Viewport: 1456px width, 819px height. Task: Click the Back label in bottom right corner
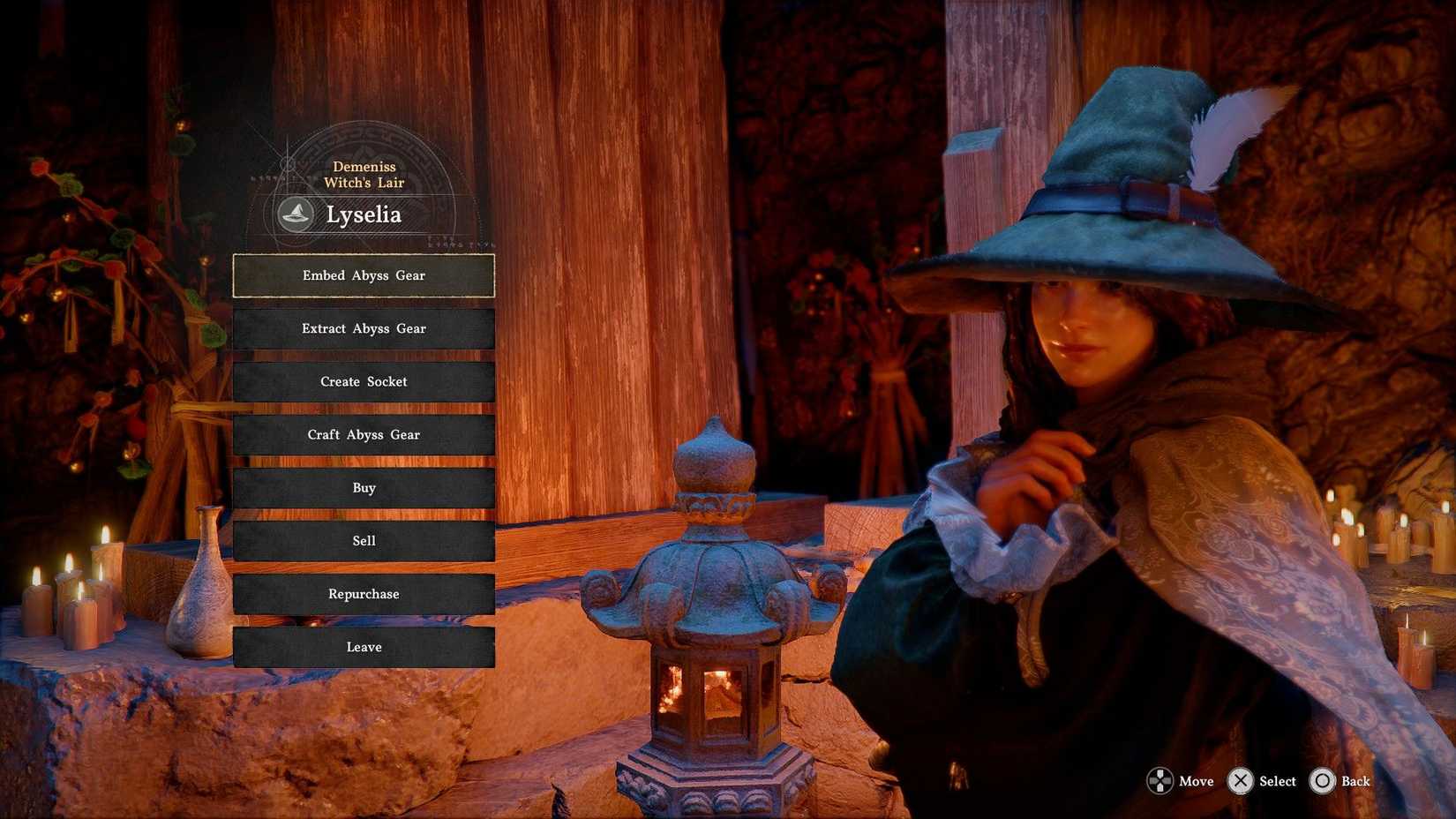1355,781
